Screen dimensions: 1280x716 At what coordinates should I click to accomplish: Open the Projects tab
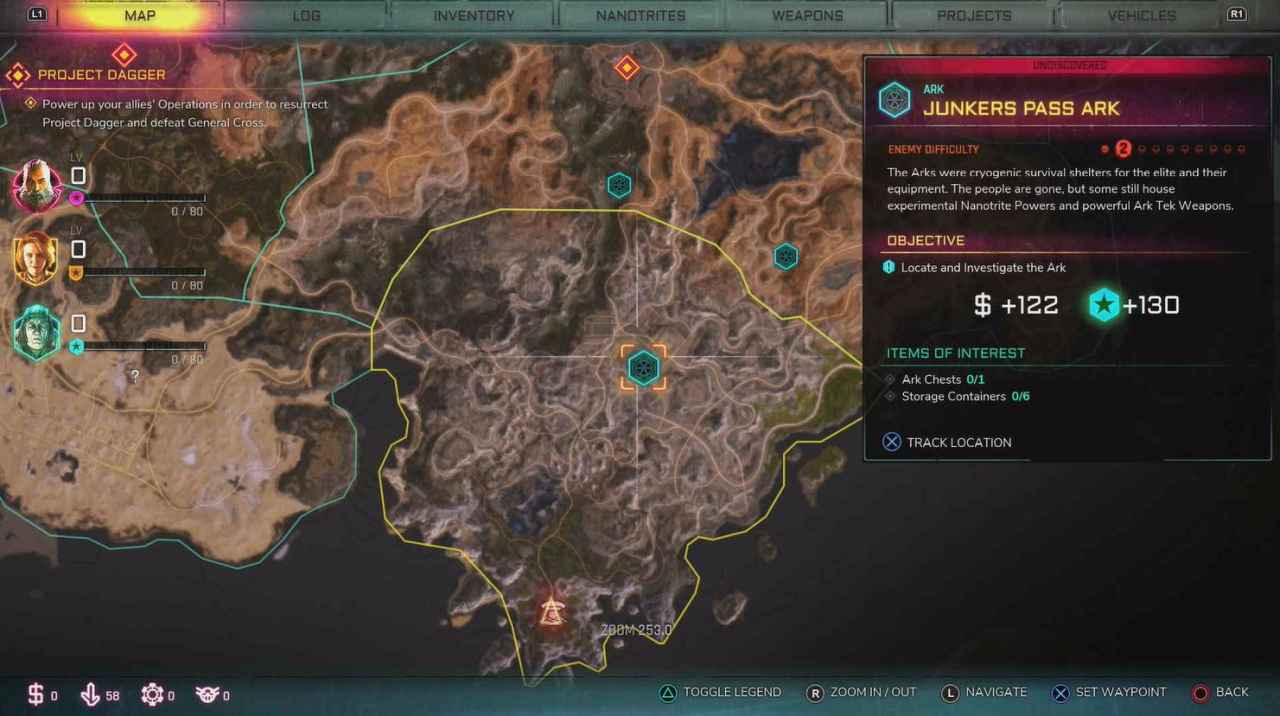(973, 16)
